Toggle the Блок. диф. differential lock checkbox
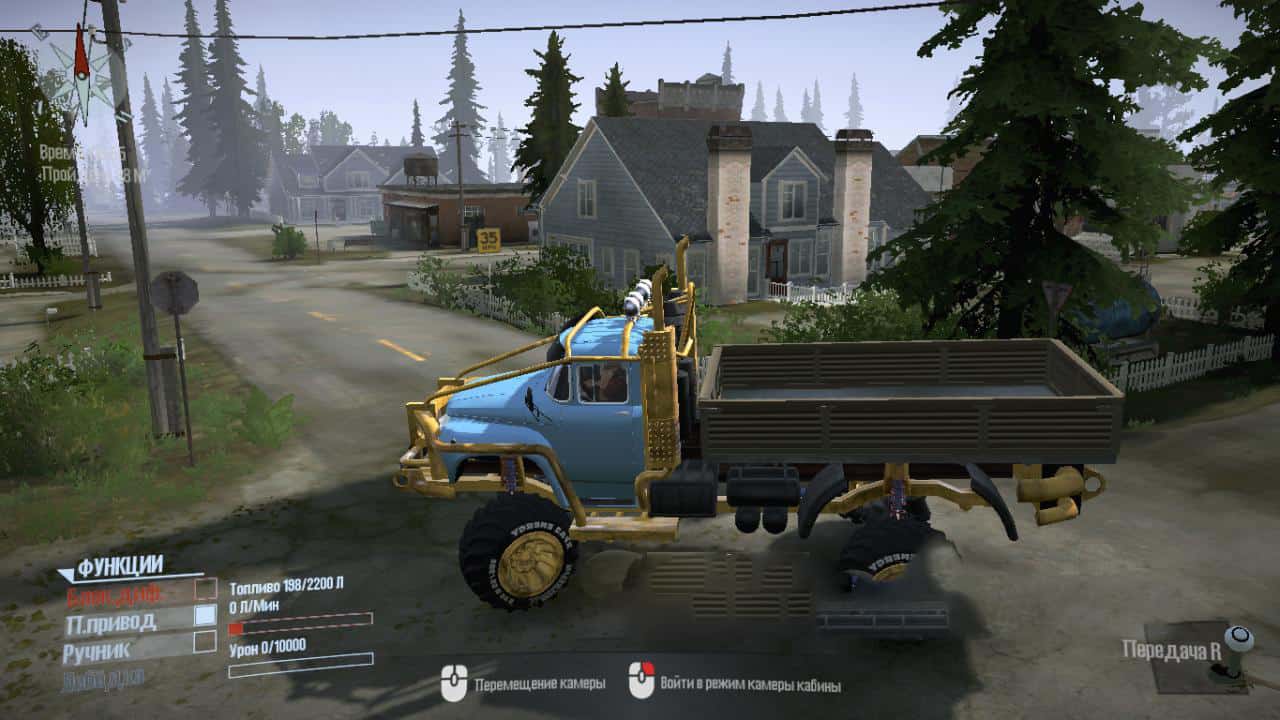The width and height of the screenshot is (1280, 720). [x=205, y=589]
